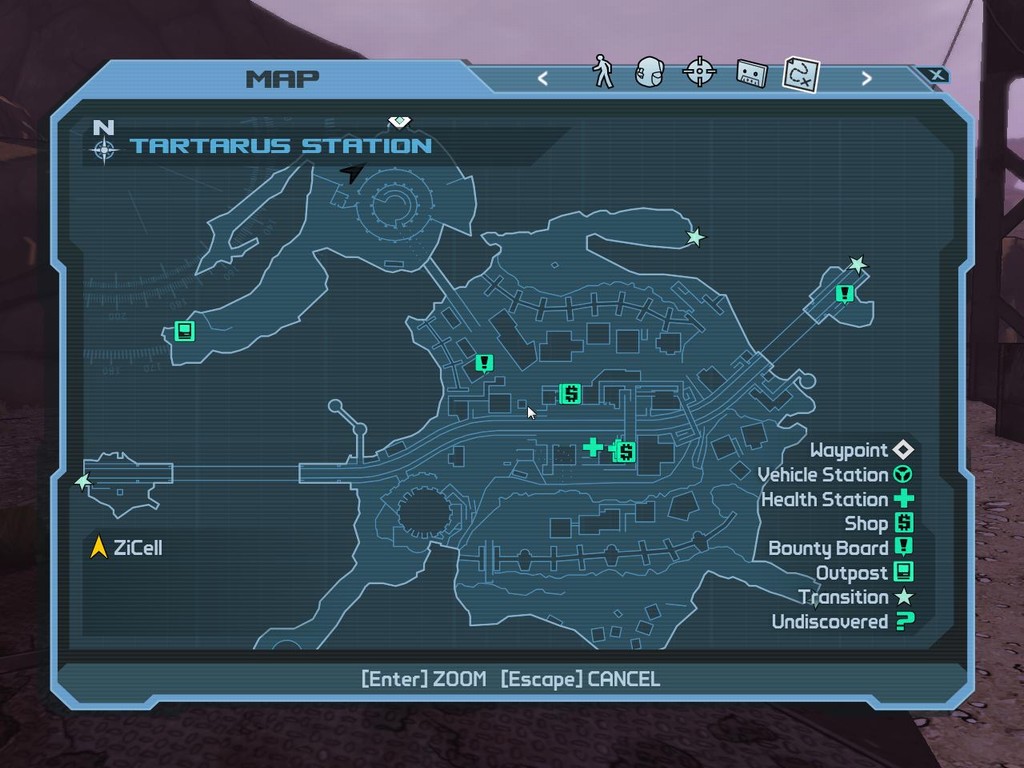Click the shop marker beside the health station
This screenshot has height=768, width=1024.
[x=626, y=452]
